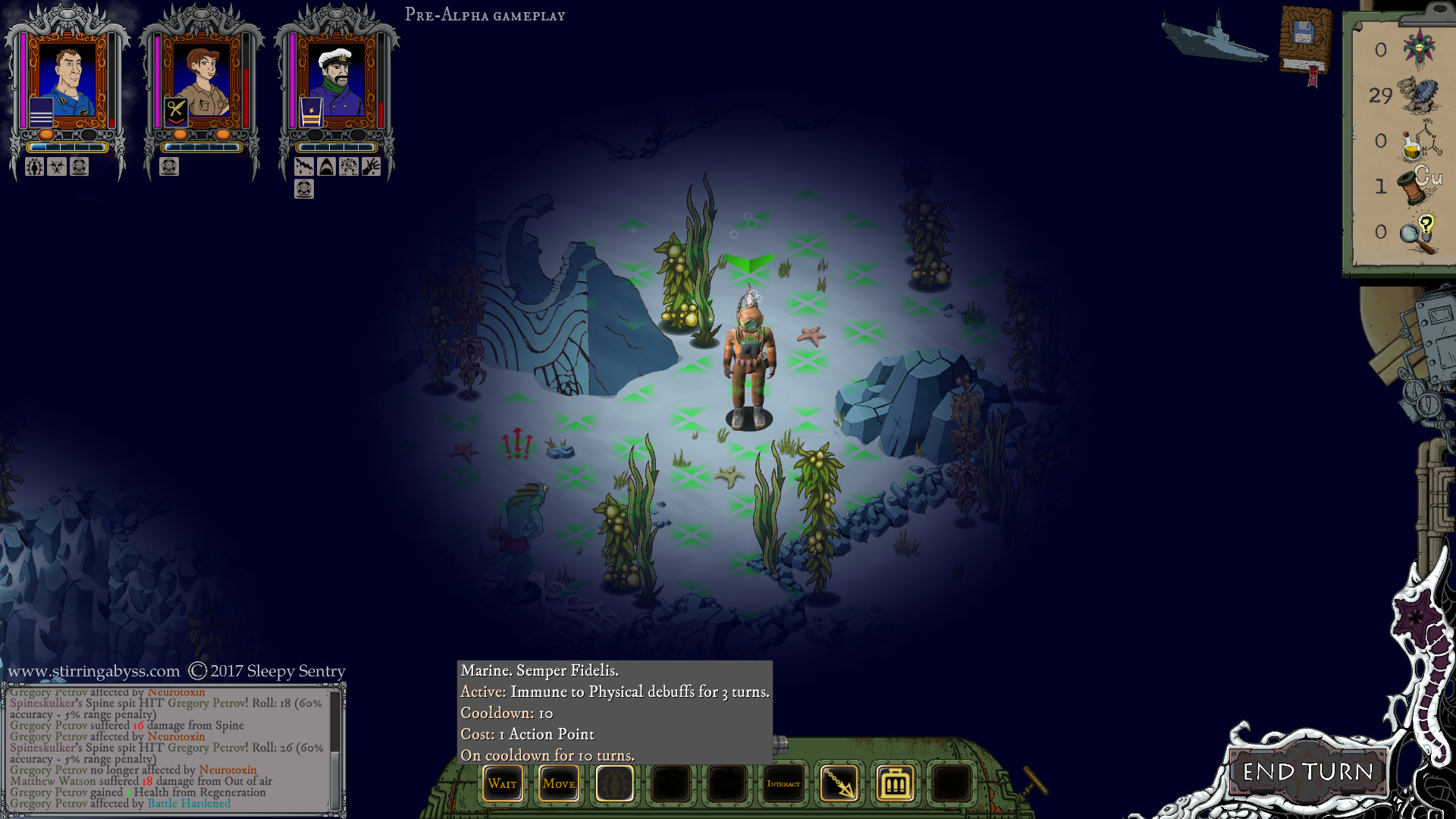Activate the Interact action
The width and height of the screenshot is (1456, 819).
(x=783, y=783)
